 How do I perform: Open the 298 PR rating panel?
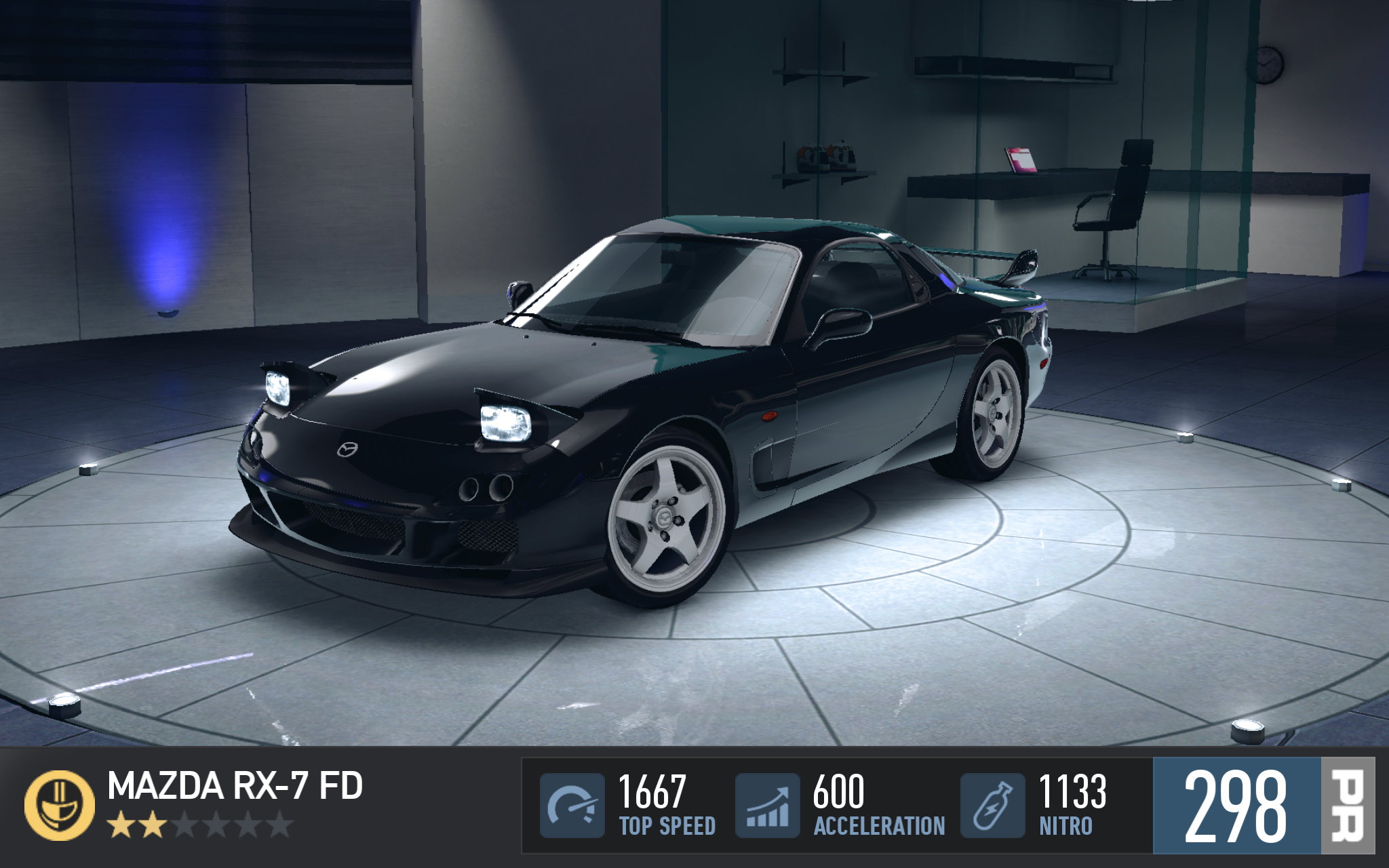coord(1263,805)
